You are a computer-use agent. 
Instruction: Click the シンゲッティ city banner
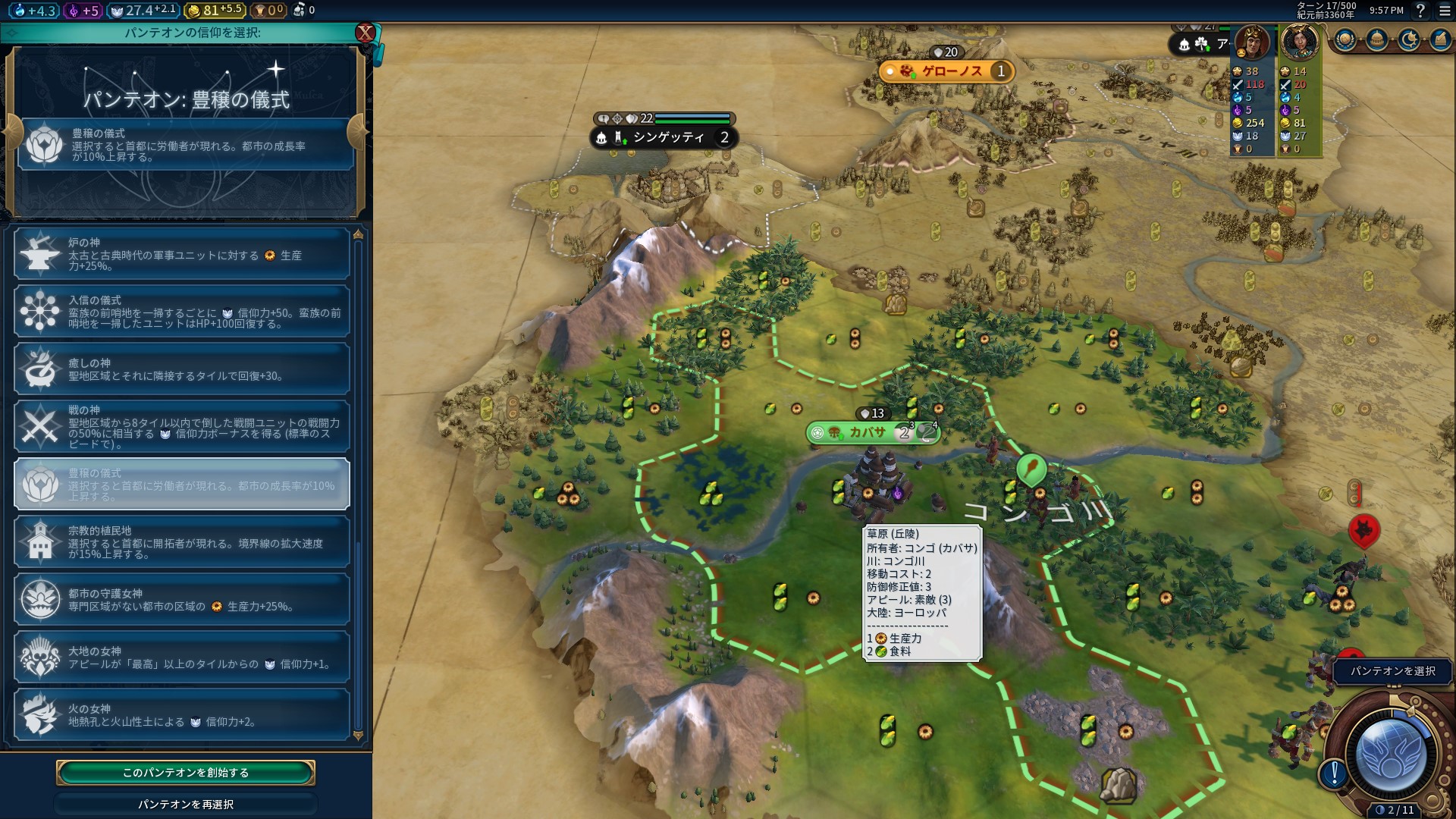667,137
